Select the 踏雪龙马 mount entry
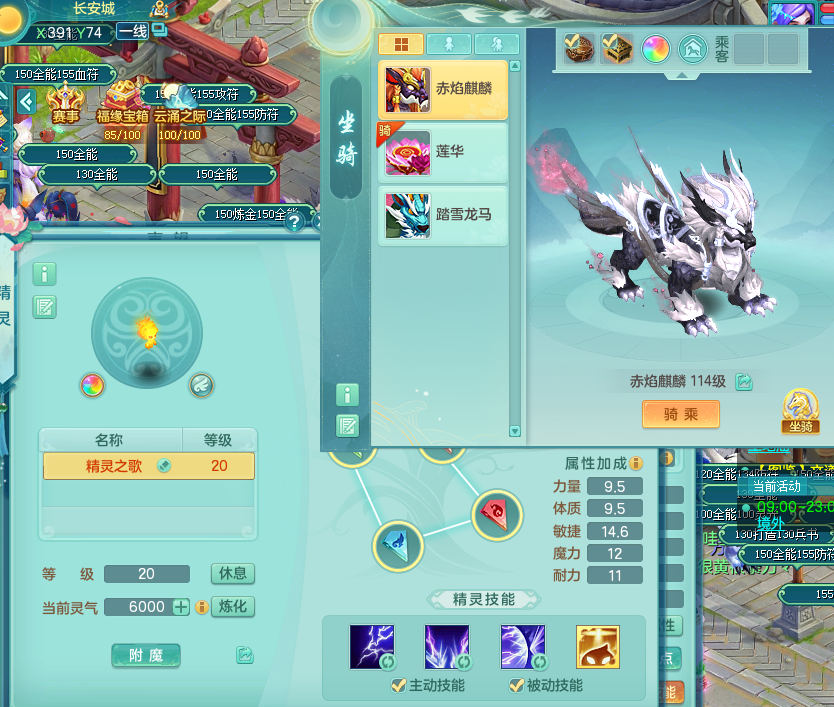Image resolution: width=834 pixels, height=707 pixels. (443, 214)
